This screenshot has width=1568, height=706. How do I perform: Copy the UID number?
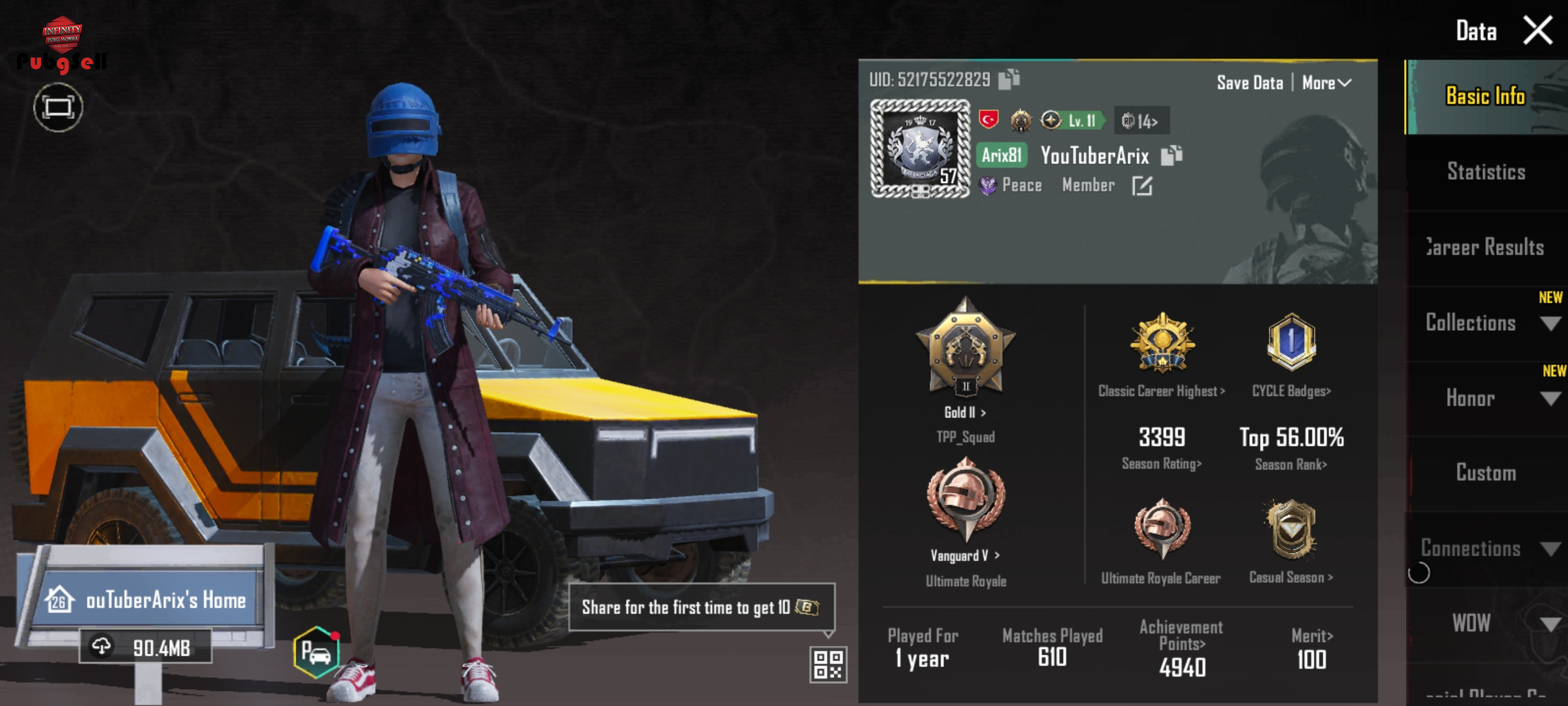pos(1009,79)
